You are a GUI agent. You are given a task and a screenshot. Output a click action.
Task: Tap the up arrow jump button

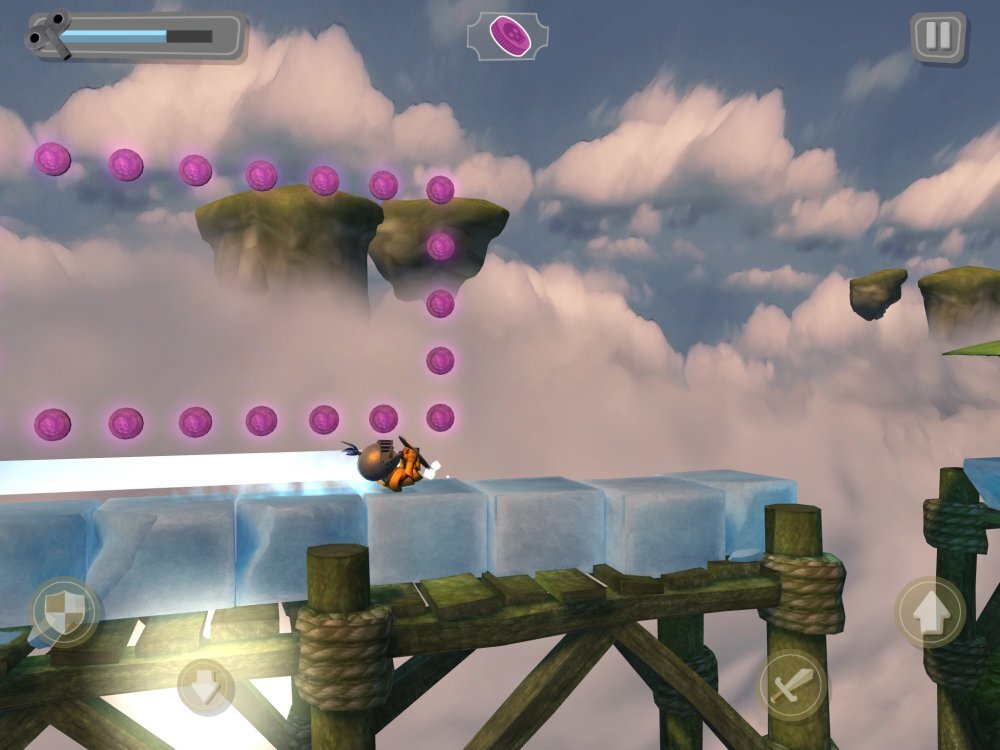[x=929, y=612]
